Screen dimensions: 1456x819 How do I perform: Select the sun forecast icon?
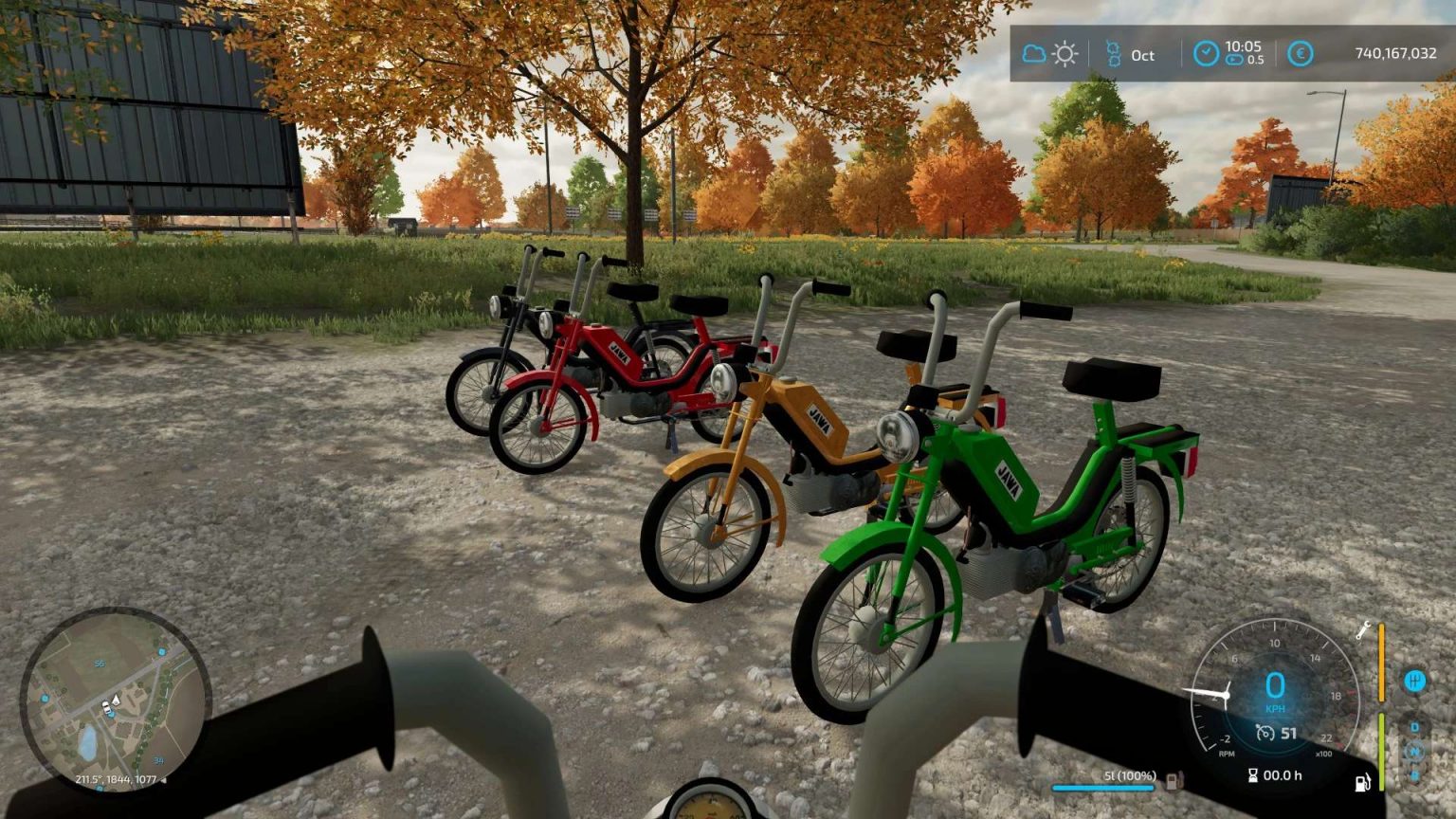[x=1064, y=54]
